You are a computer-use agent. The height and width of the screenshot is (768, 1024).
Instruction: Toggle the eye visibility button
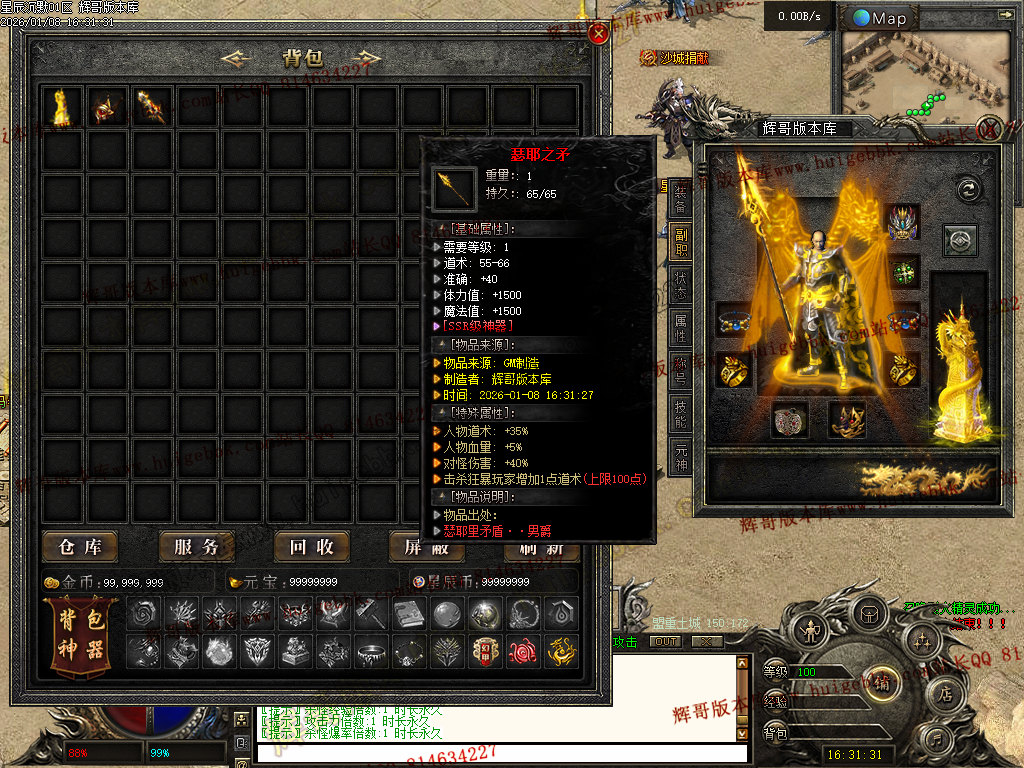pos(960,241)
